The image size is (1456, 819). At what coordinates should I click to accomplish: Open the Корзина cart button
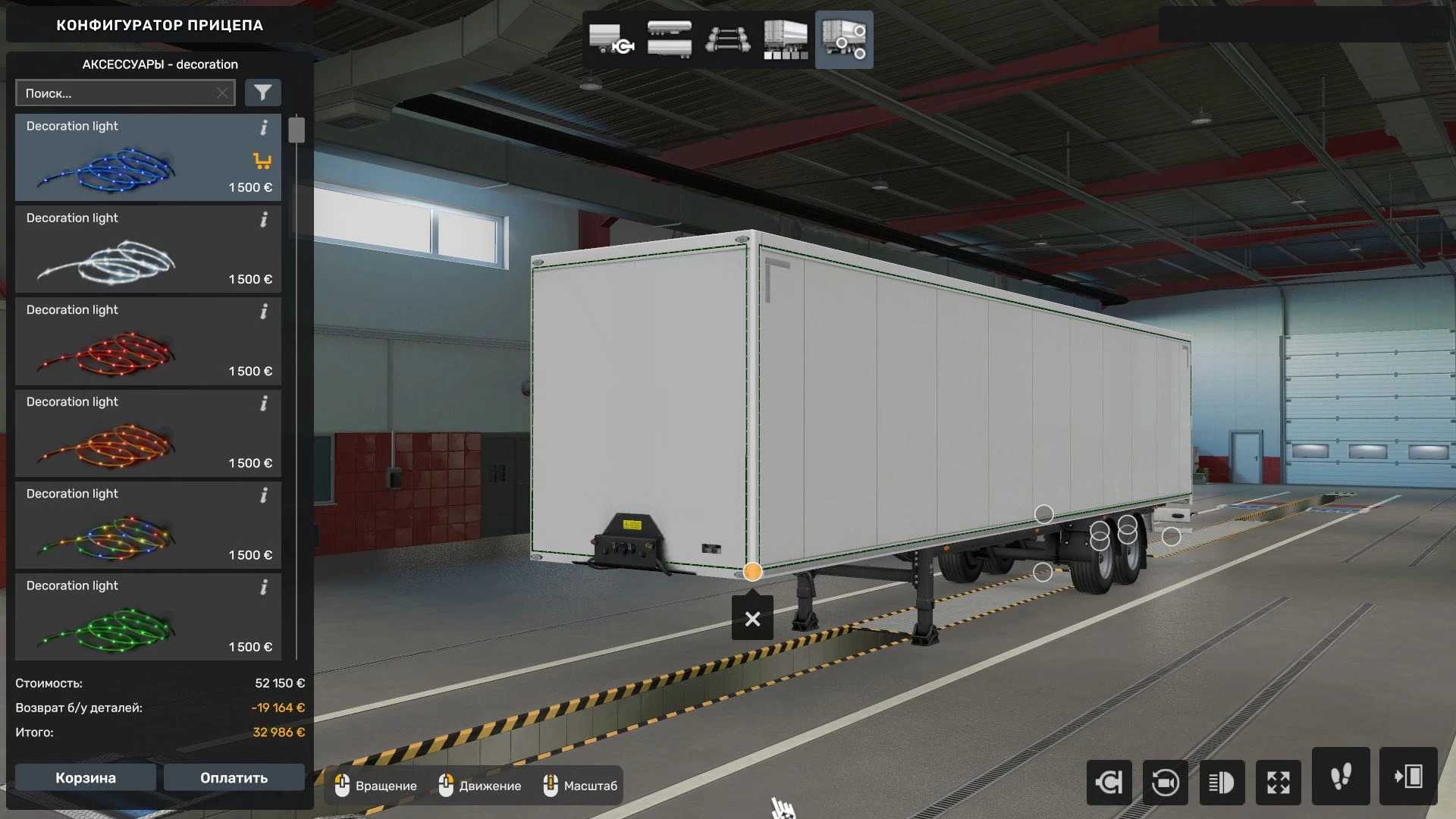point(86,778)
